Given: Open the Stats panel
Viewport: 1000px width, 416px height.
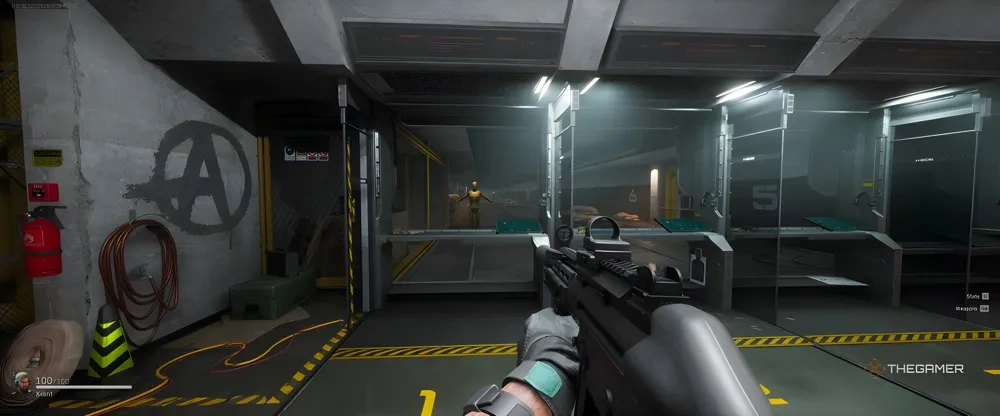Looking at the screenshot, I should pyautogui.click(x=974, y=296).
